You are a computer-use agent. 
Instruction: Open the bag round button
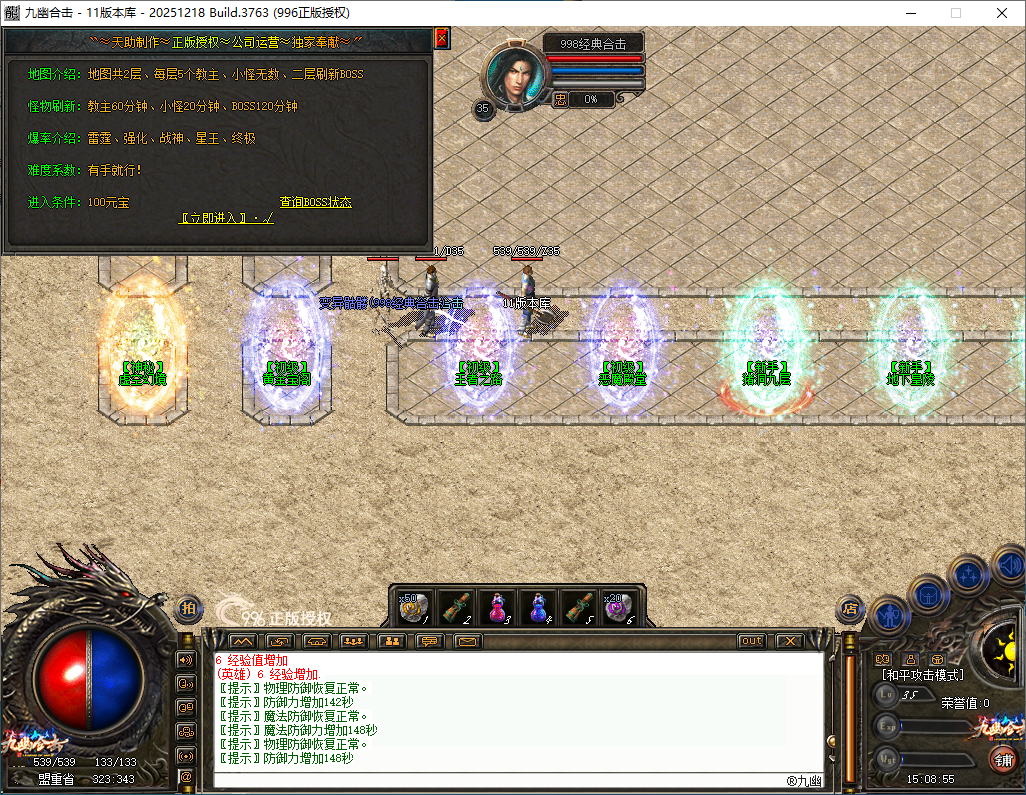[x=928, y=593]
